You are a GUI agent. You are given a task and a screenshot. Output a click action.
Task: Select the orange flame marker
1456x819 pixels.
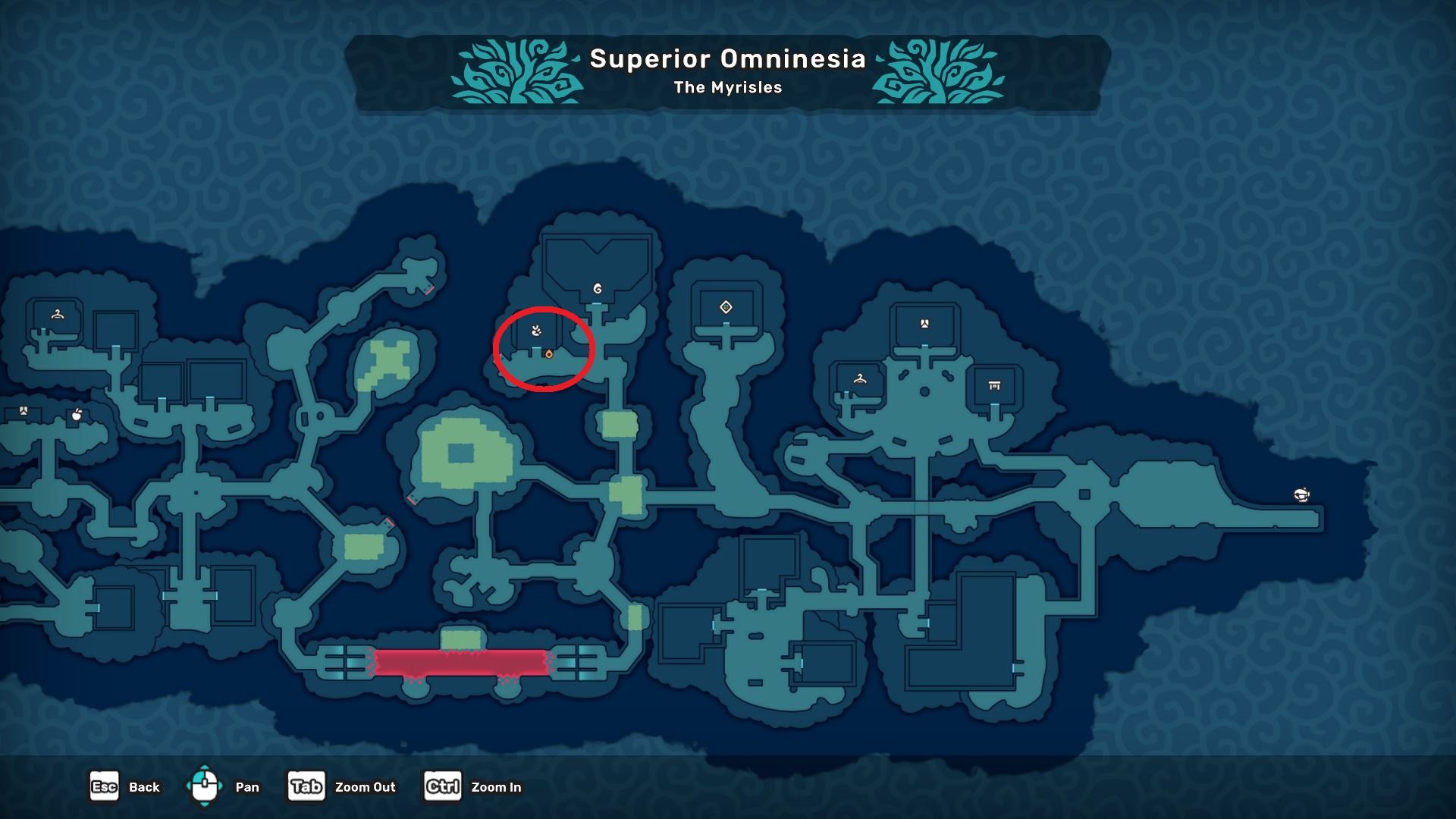(x=548, y=354)
